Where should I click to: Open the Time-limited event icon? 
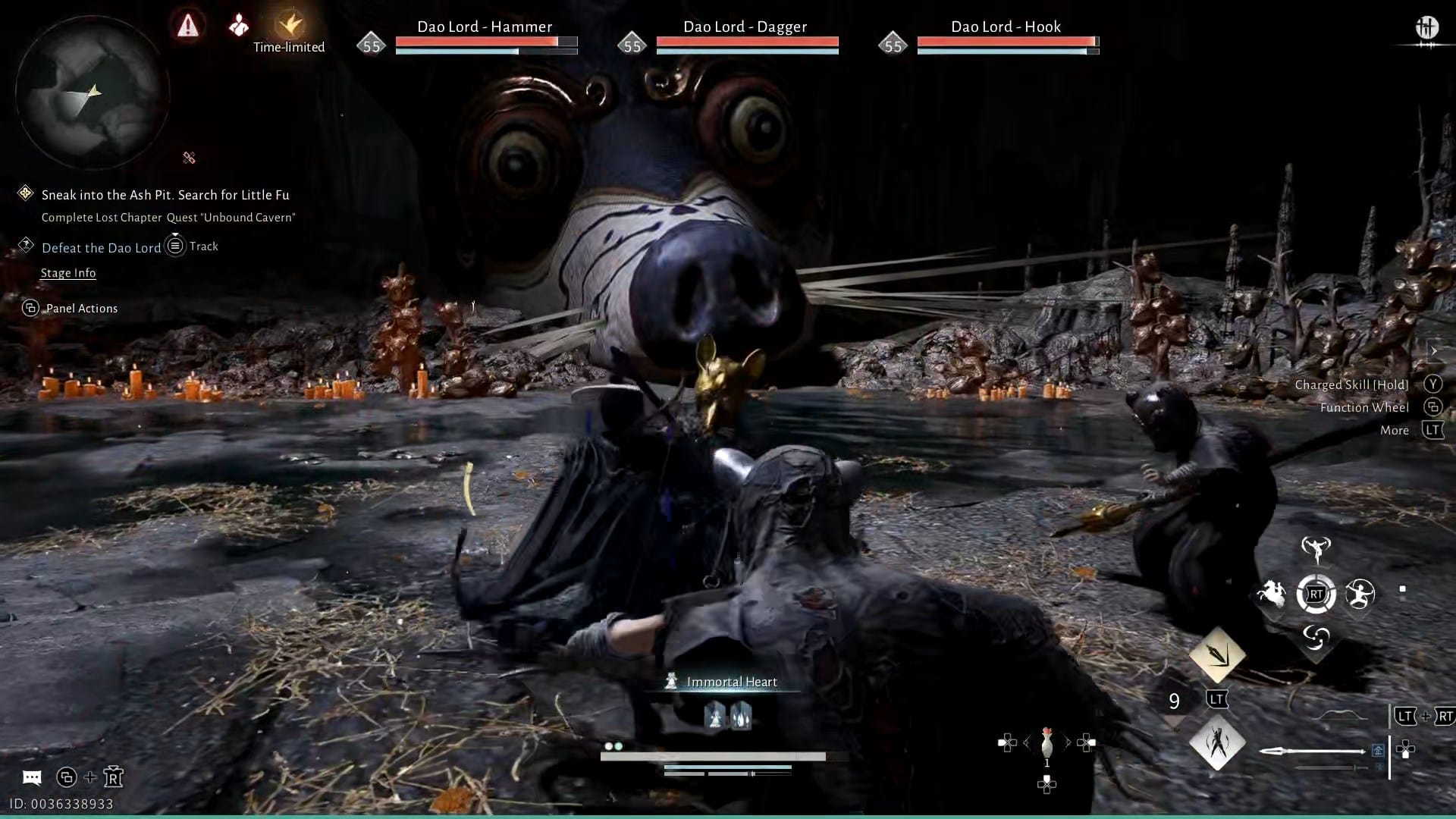click(289, 27)
